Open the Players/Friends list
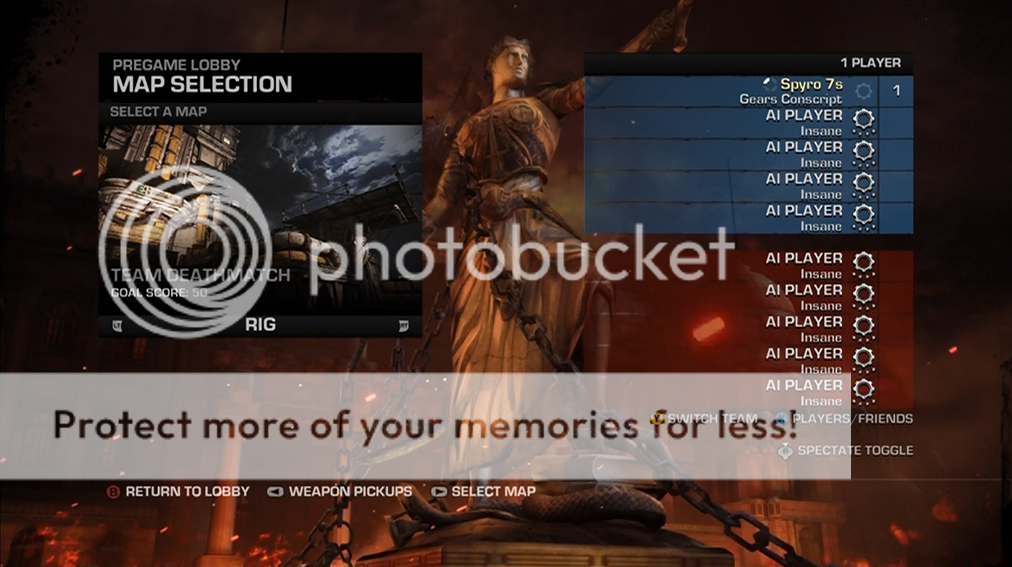This screenshot has width=1012, height=567. (851, 419)
